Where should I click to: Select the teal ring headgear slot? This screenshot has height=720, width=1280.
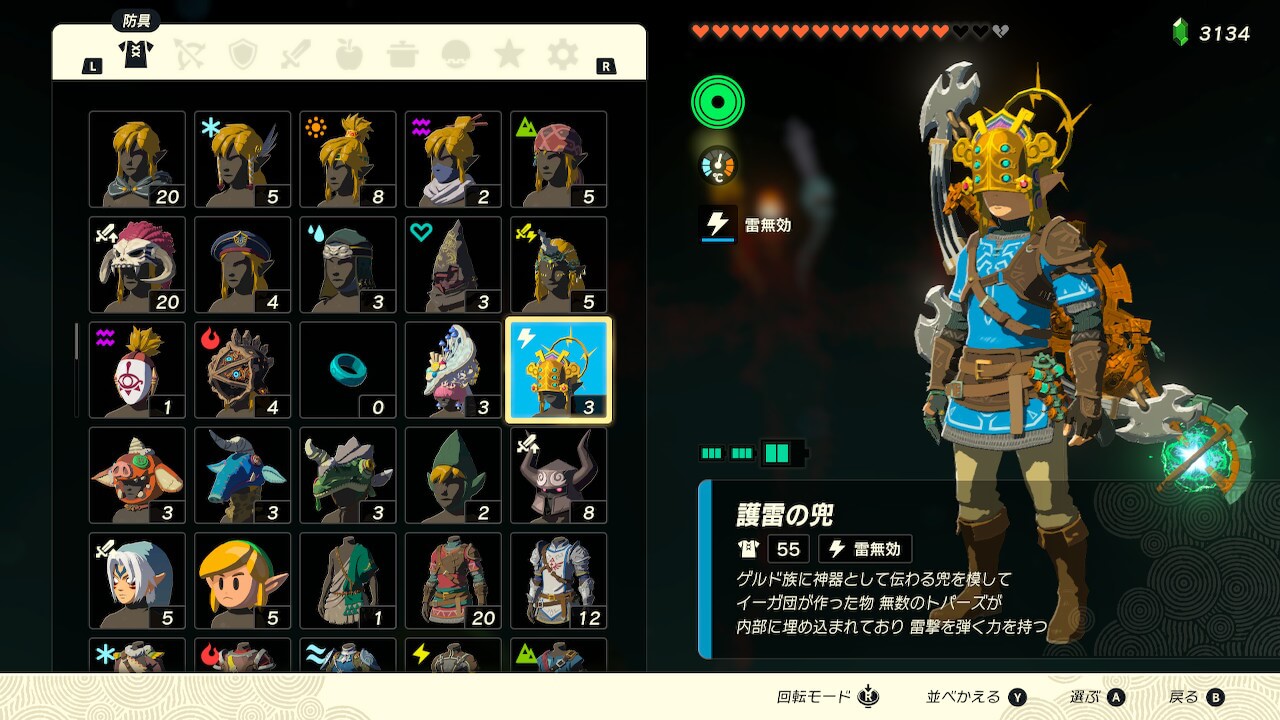coord(348,370)
